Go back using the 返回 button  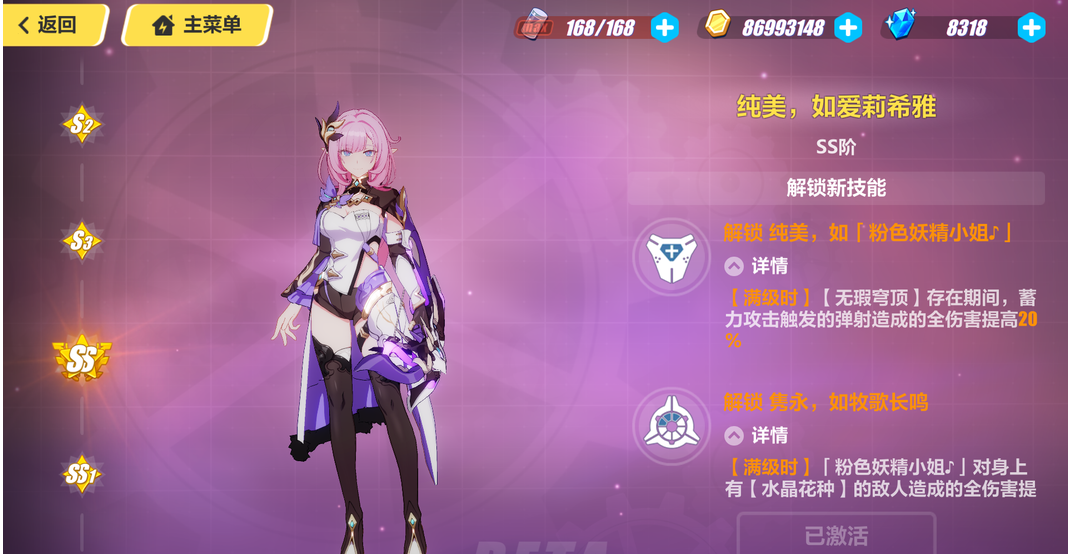54,25
